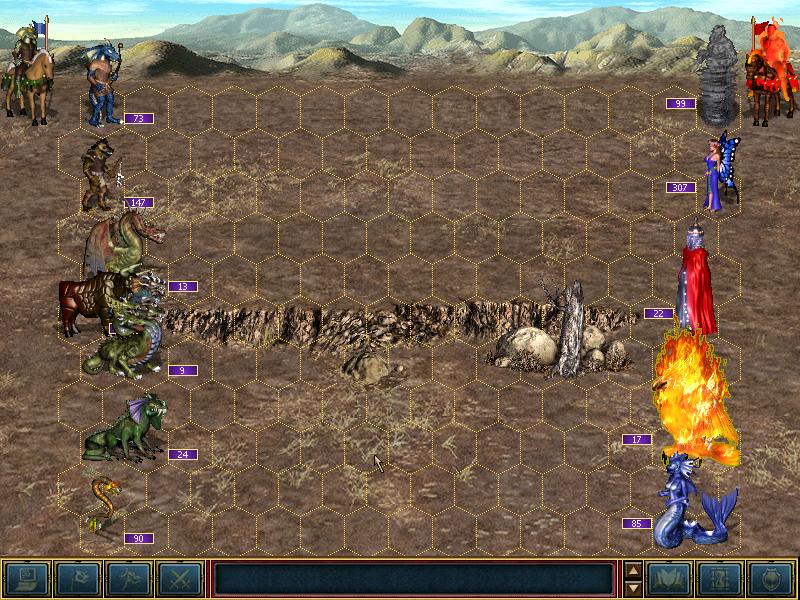
Task: Open the combat system options
Action: click(26, 579)
